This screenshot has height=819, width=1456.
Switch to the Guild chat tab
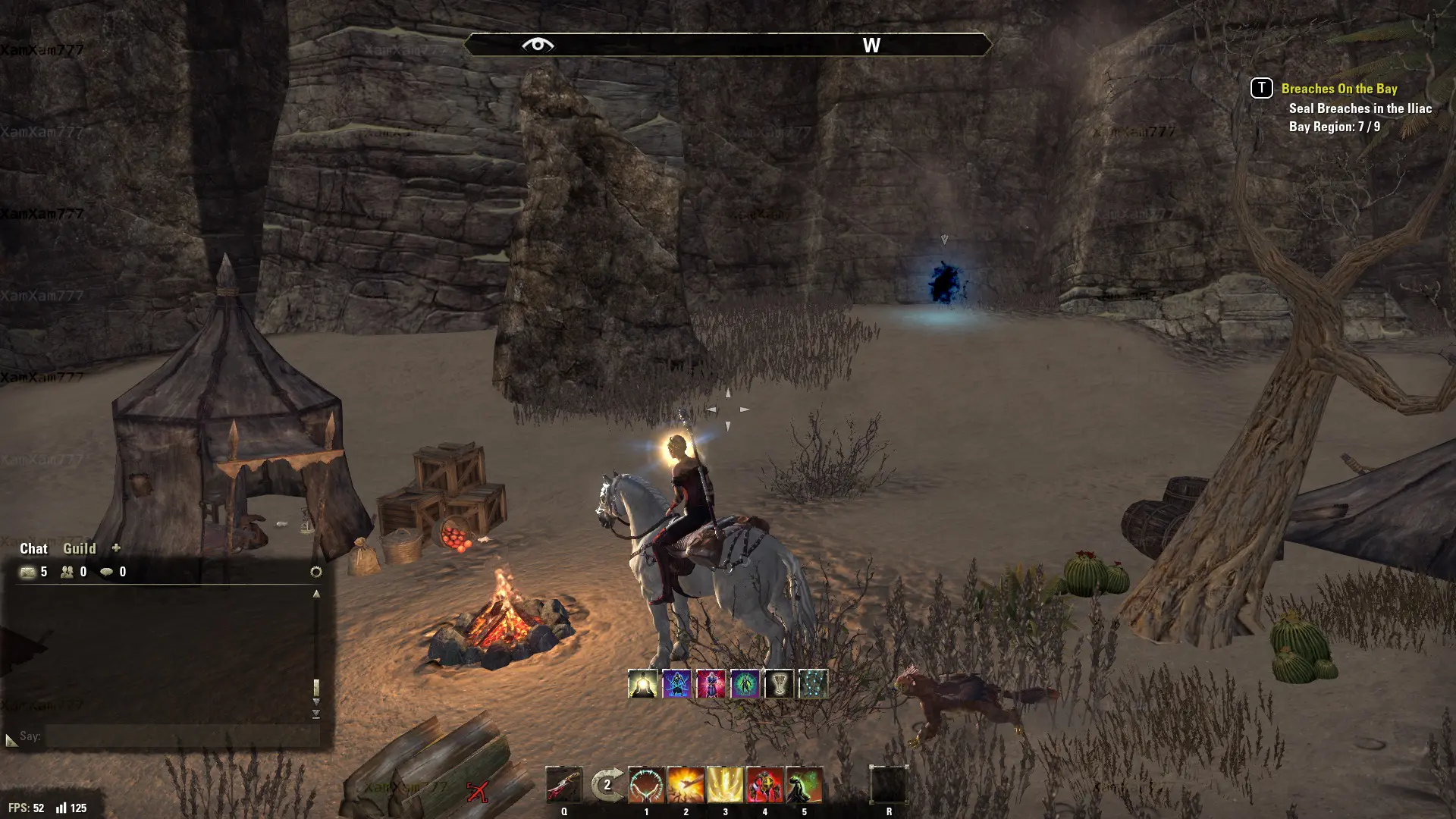coord(79,548)
